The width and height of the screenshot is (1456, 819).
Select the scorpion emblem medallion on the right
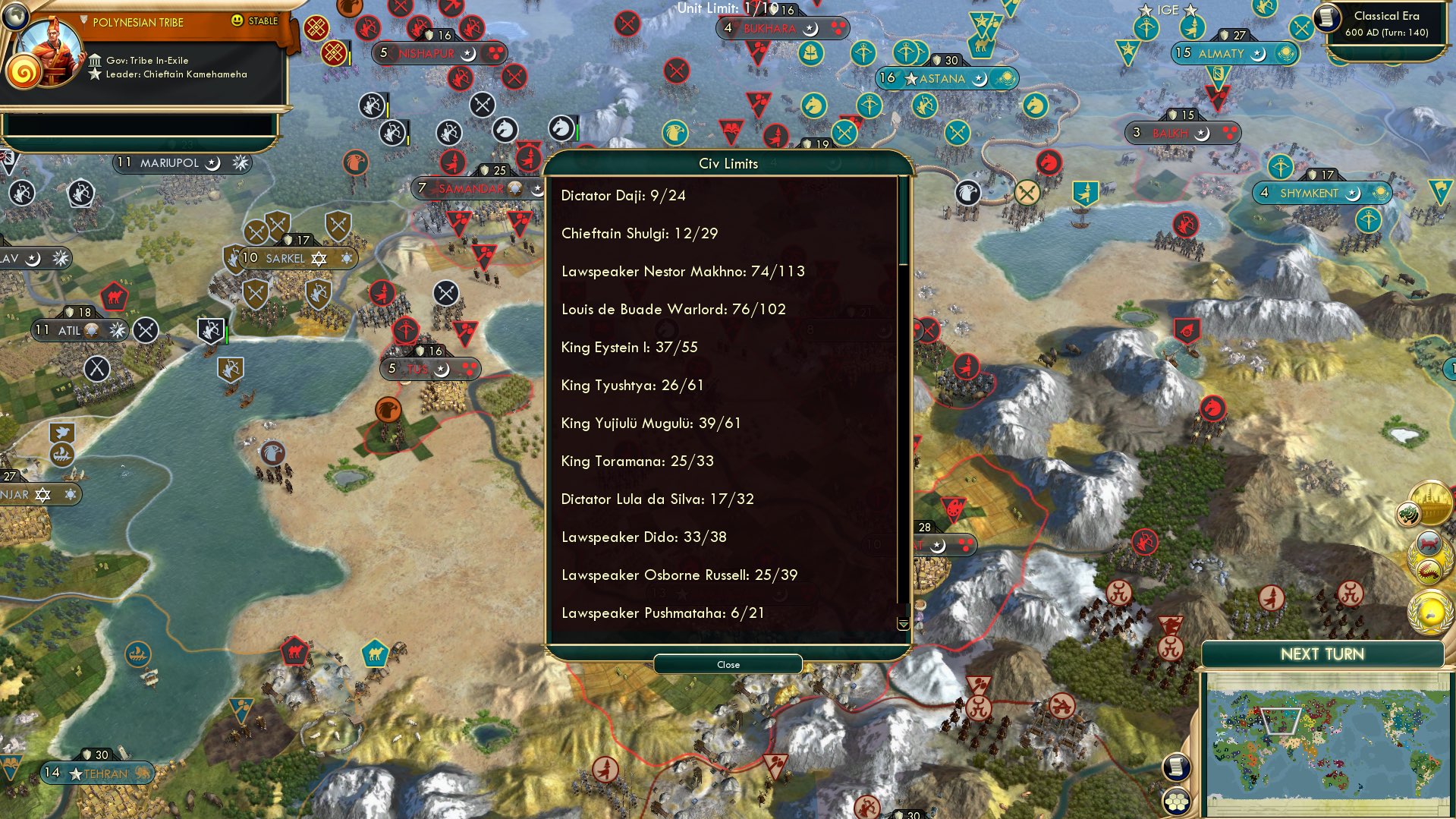click(1429, 570)
